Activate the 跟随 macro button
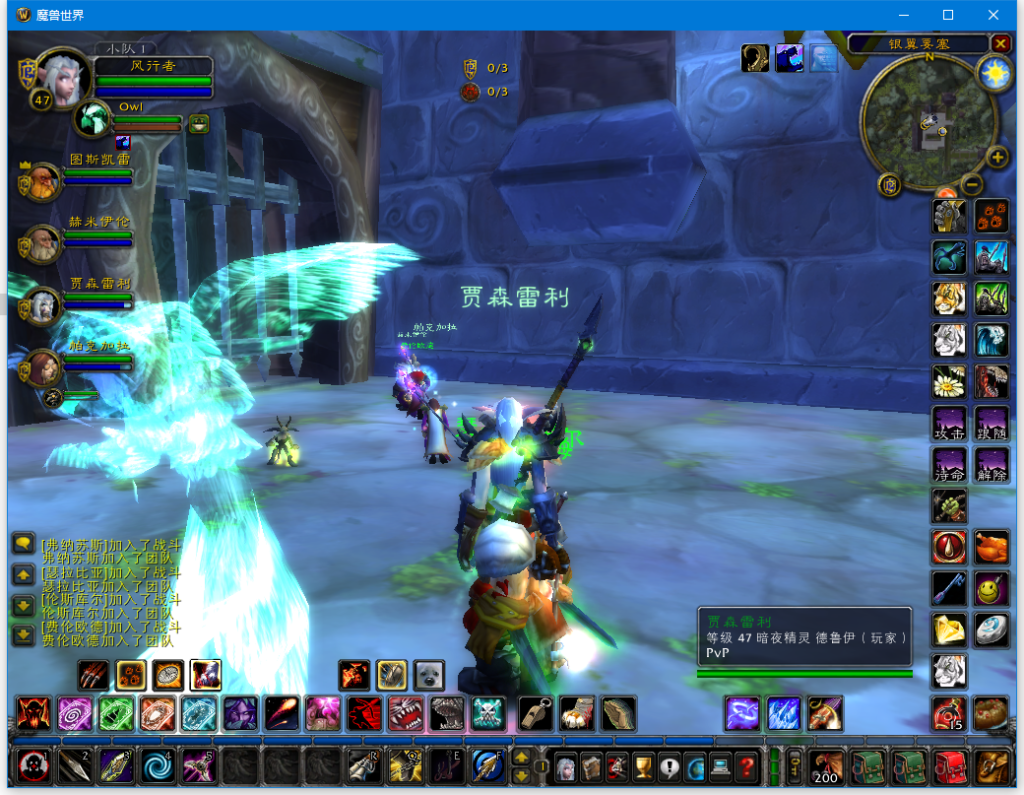Viewport: 1024px width, 795px height. [x=991, y=423]
